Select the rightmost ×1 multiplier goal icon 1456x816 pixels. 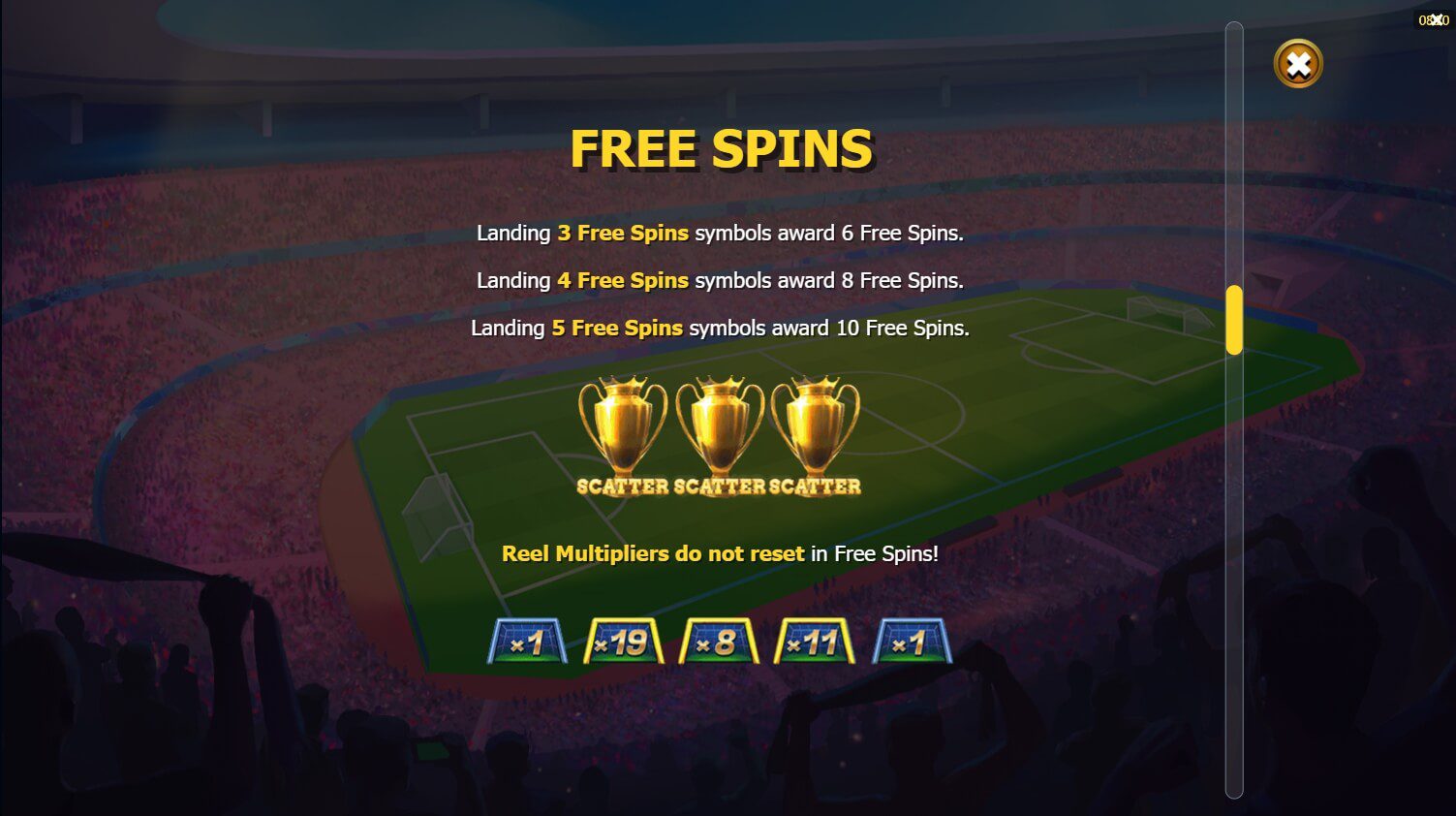[x=912, y=640]
